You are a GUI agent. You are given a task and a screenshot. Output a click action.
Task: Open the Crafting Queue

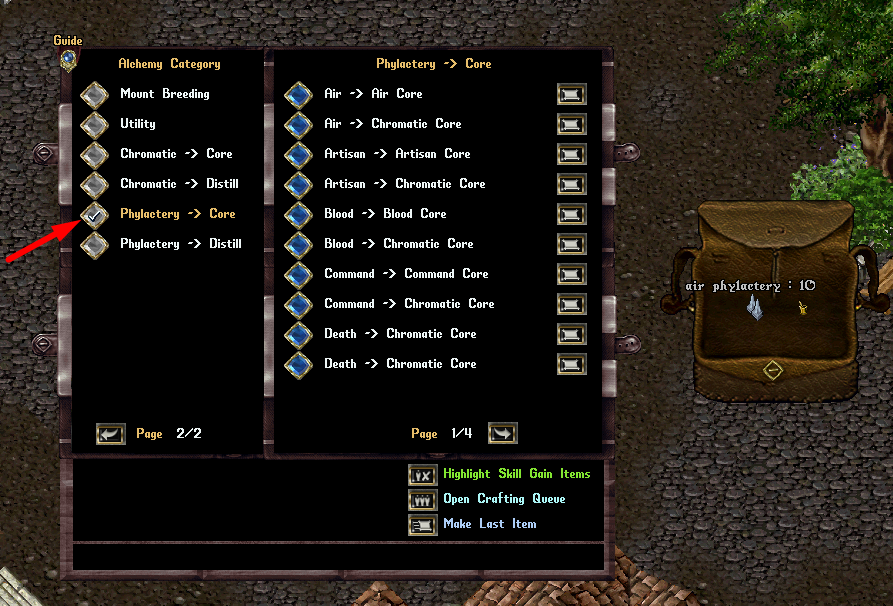click(x=423, y=500)
